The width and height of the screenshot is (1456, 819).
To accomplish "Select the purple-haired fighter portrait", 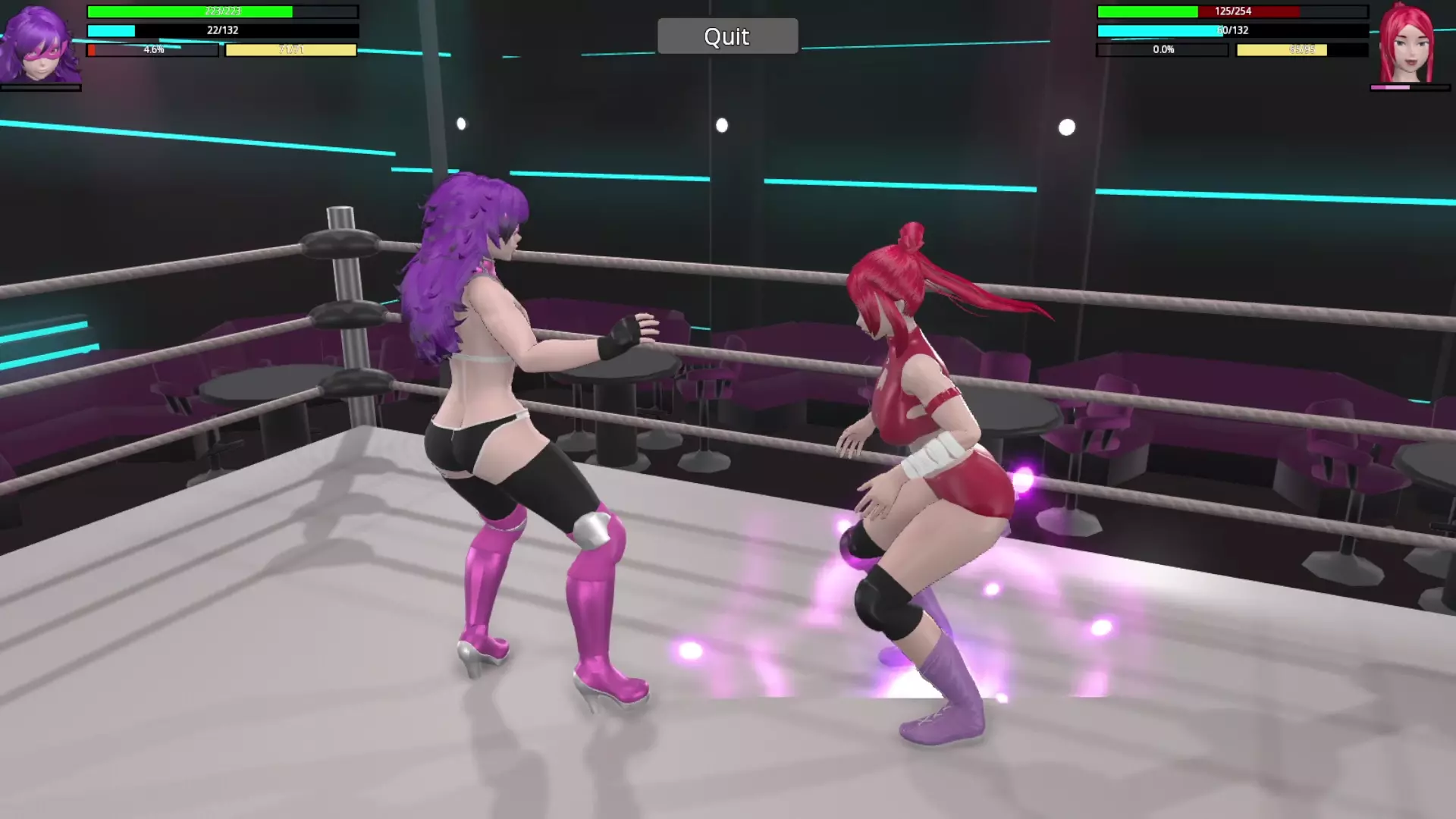I will point(39,44).
